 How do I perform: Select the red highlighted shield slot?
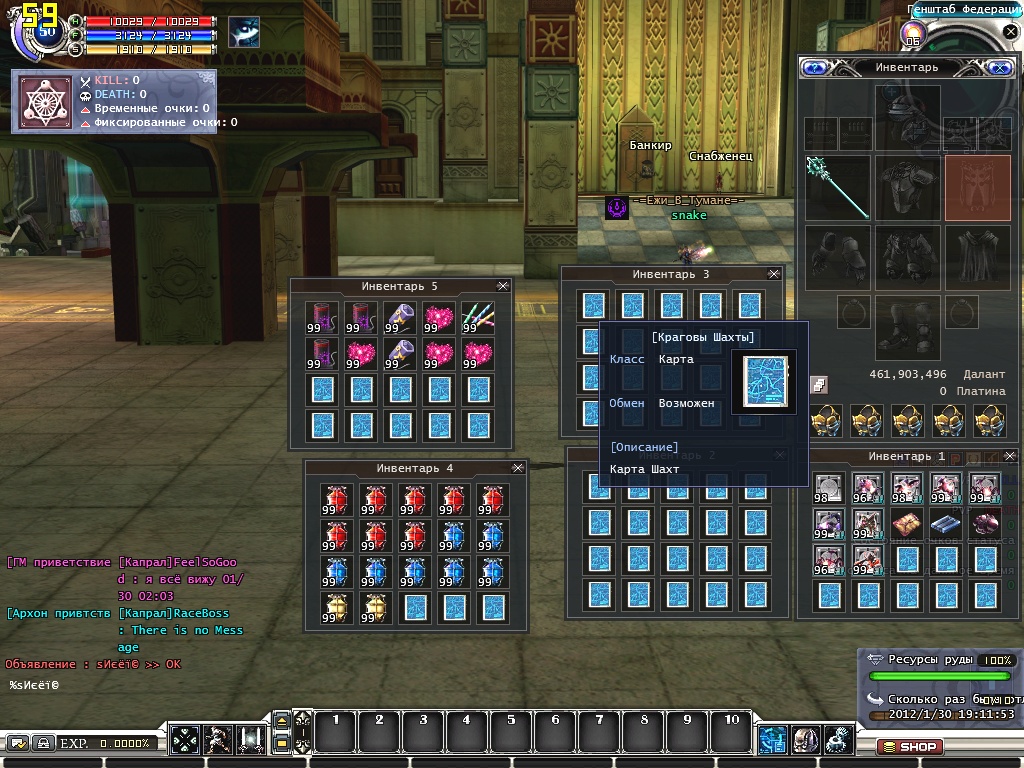(x=977, y=186)
